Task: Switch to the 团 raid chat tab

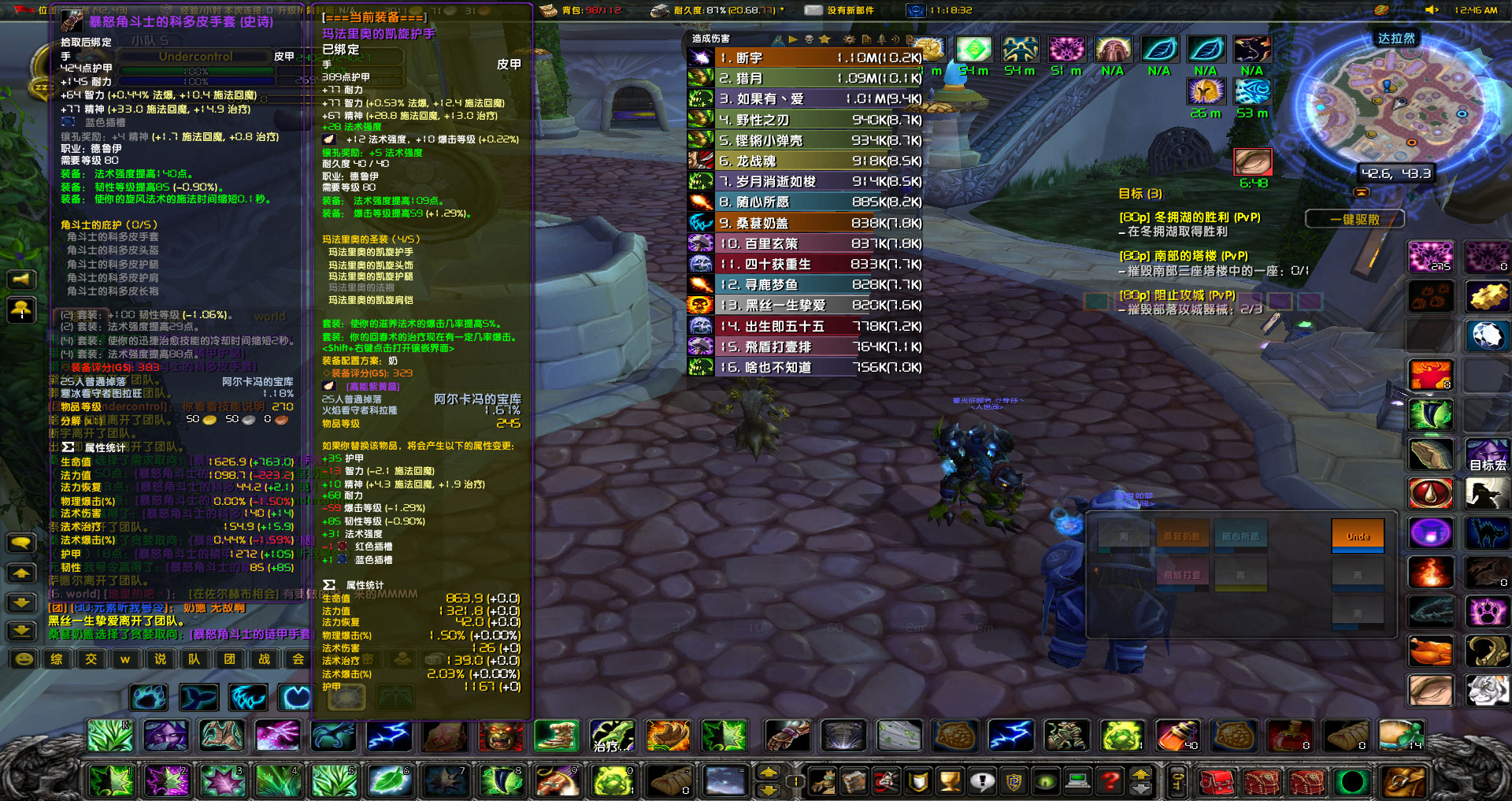Action: pos(229,660)
